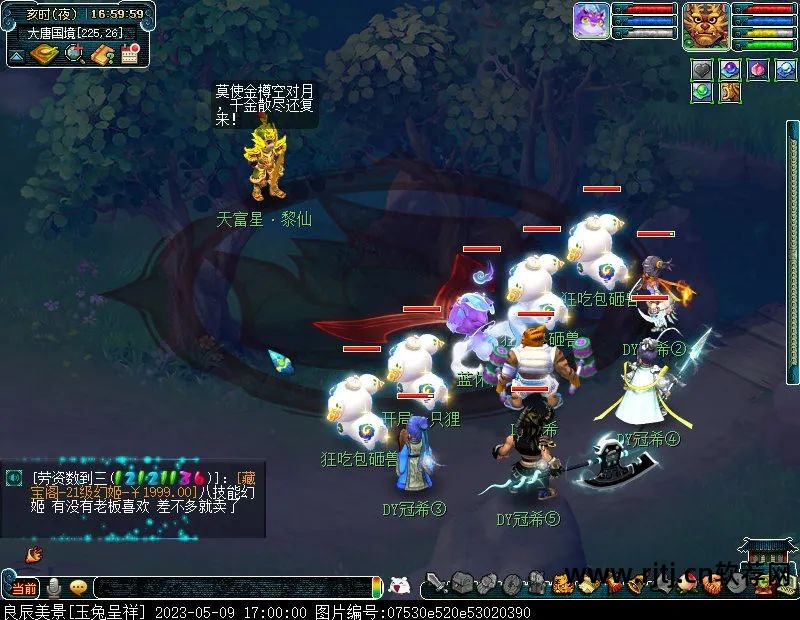Click the fist icon above the chat bar
This screenshot has height=620, width=800.
coord(33,553)
